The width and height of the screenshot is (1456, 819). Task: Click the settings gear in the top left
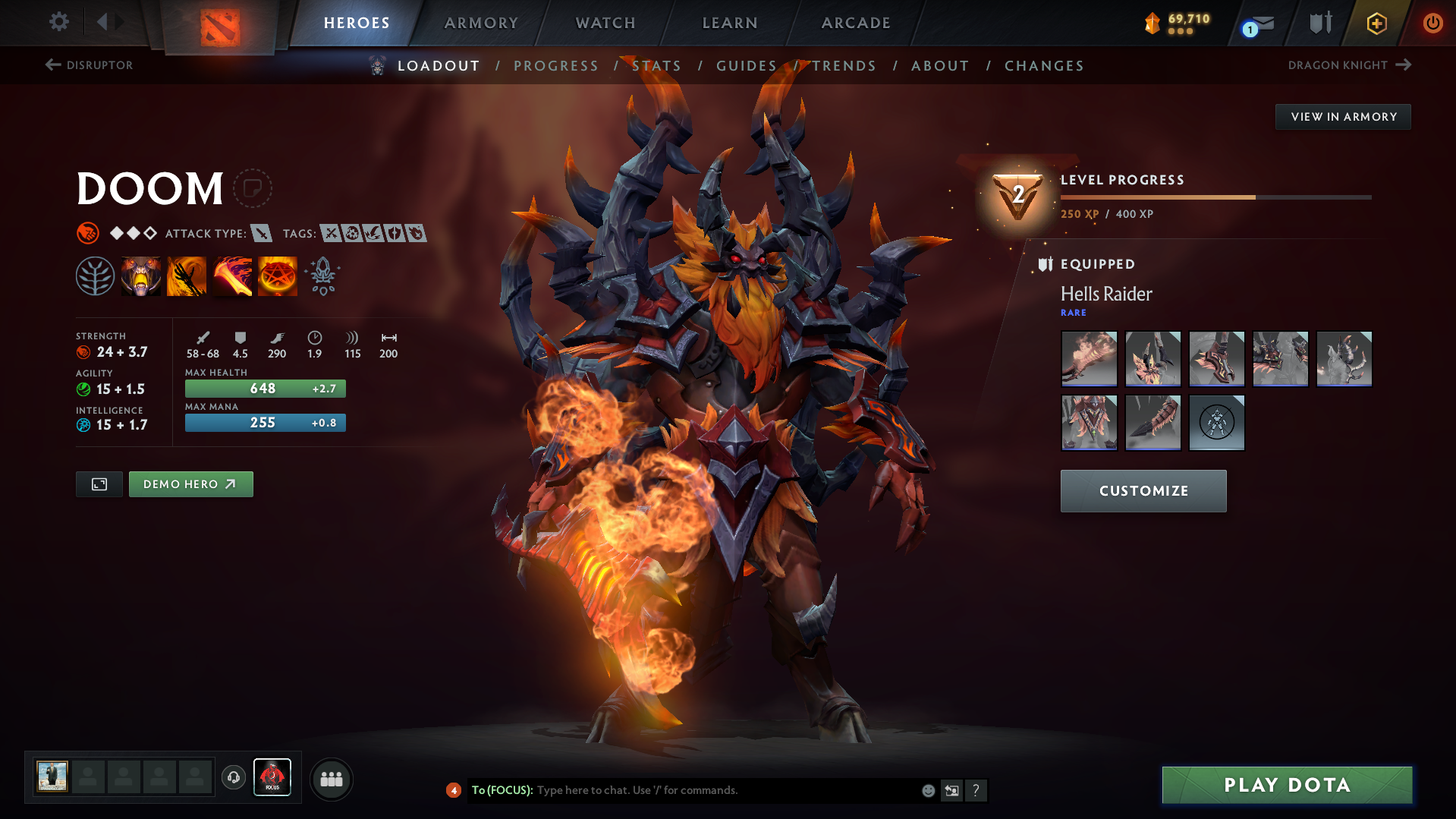58,22
